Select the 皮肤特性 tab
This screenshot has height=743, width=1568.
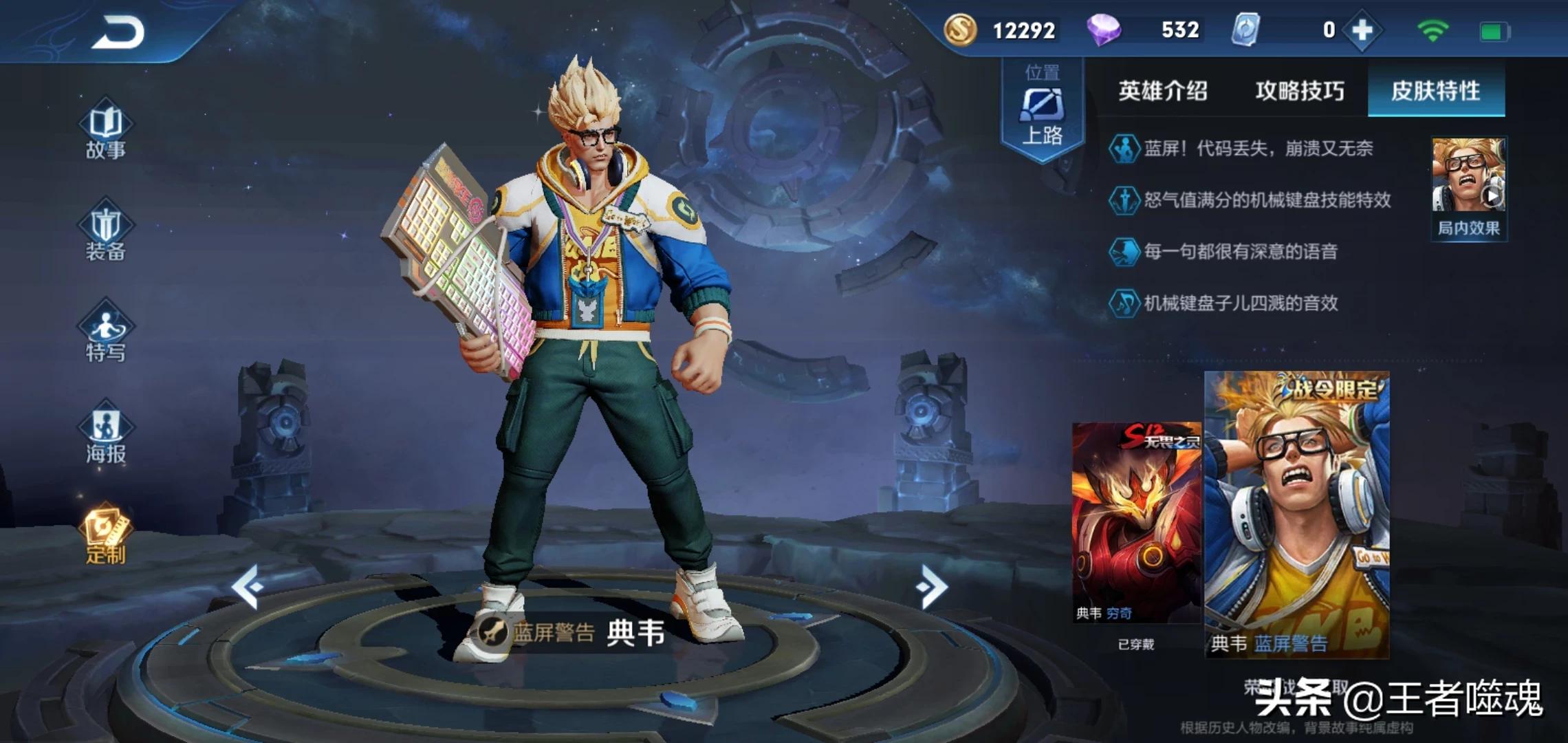click(x=1436, y=91)
